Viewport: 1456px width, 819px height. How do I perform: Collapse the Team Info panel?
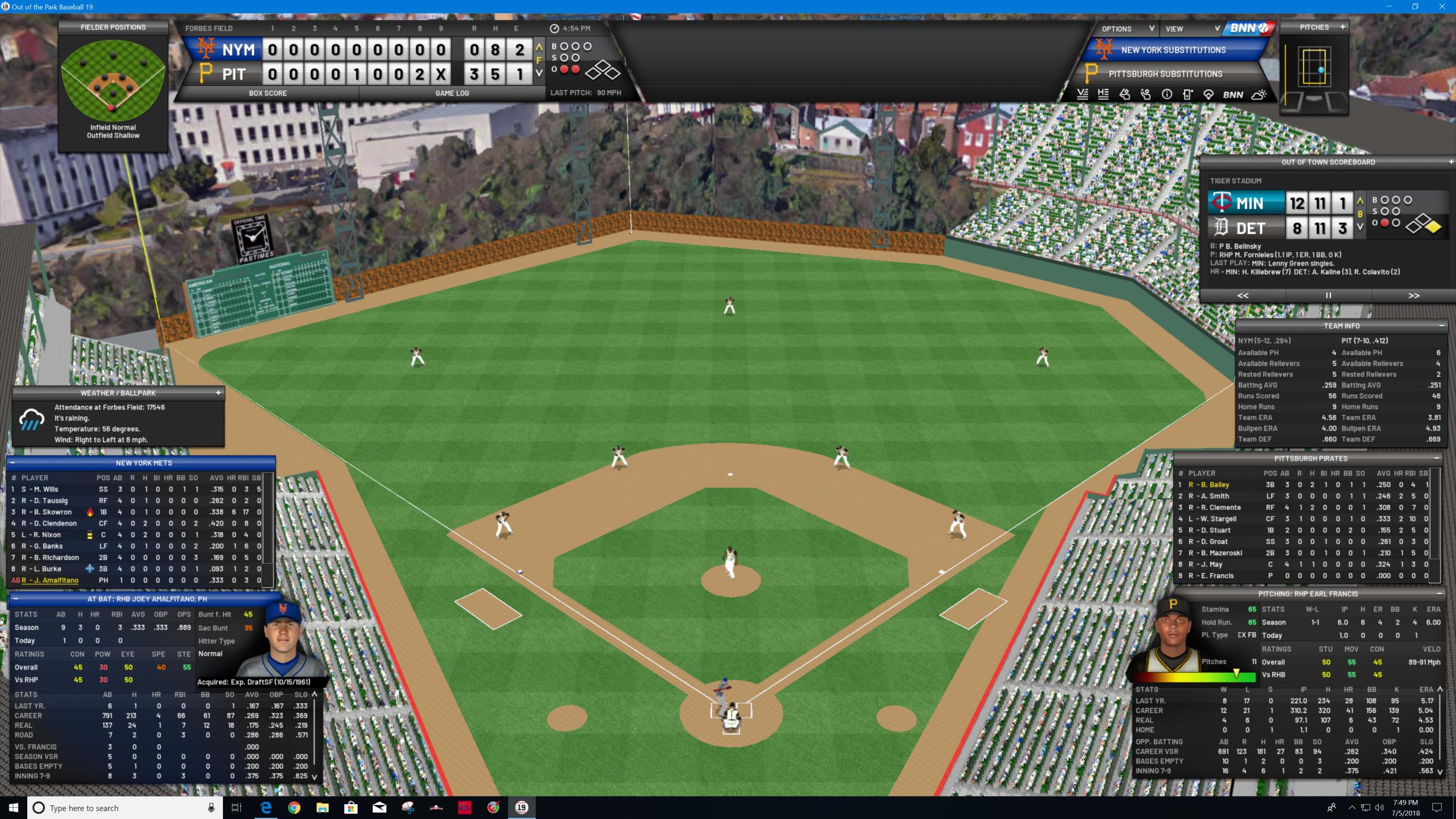click(1441, 326)
